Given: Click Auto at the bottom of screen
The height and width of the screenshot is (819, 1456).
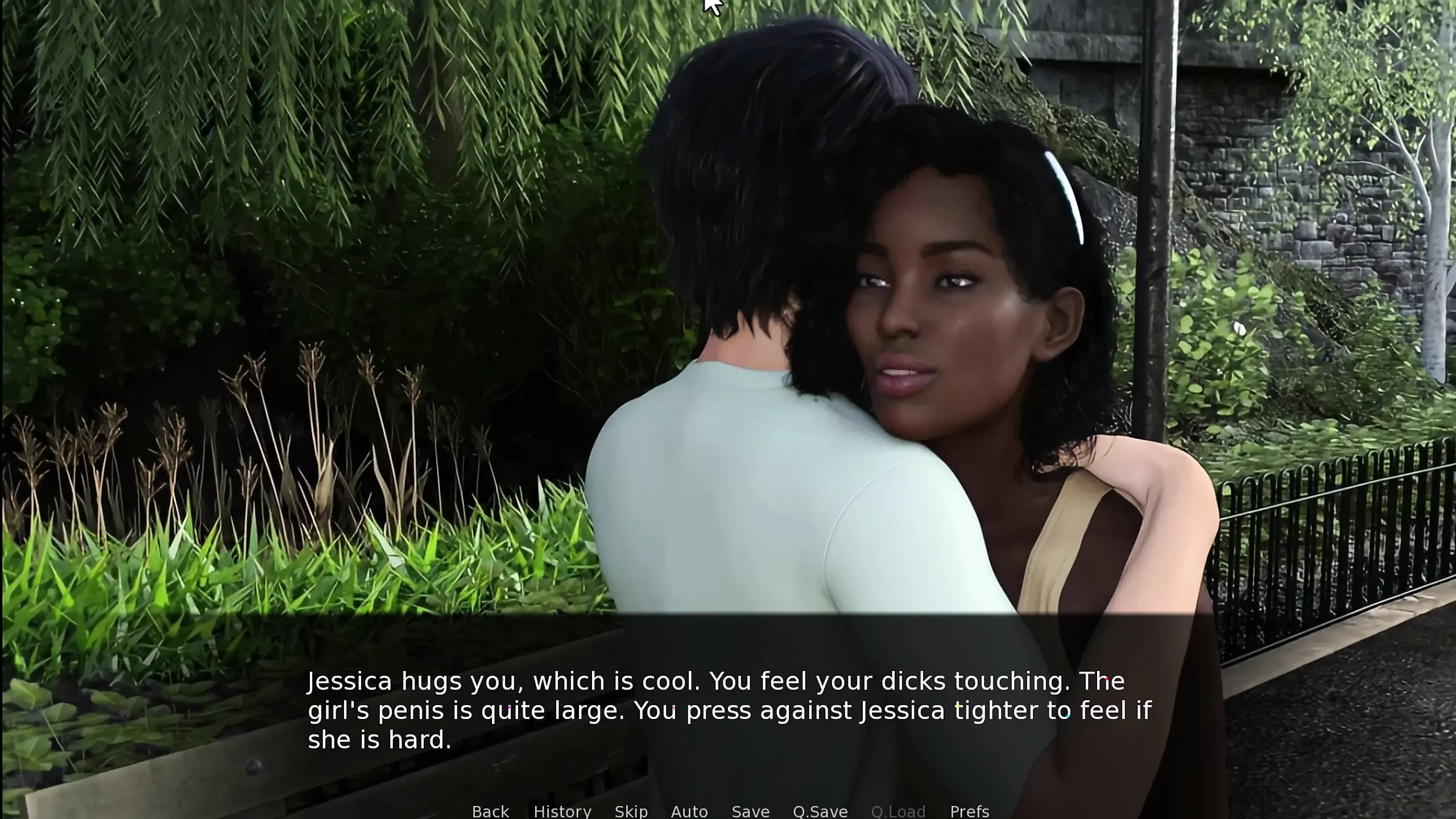Looking at the screenshot, I should pyautogui.click(x=690, y=812).
